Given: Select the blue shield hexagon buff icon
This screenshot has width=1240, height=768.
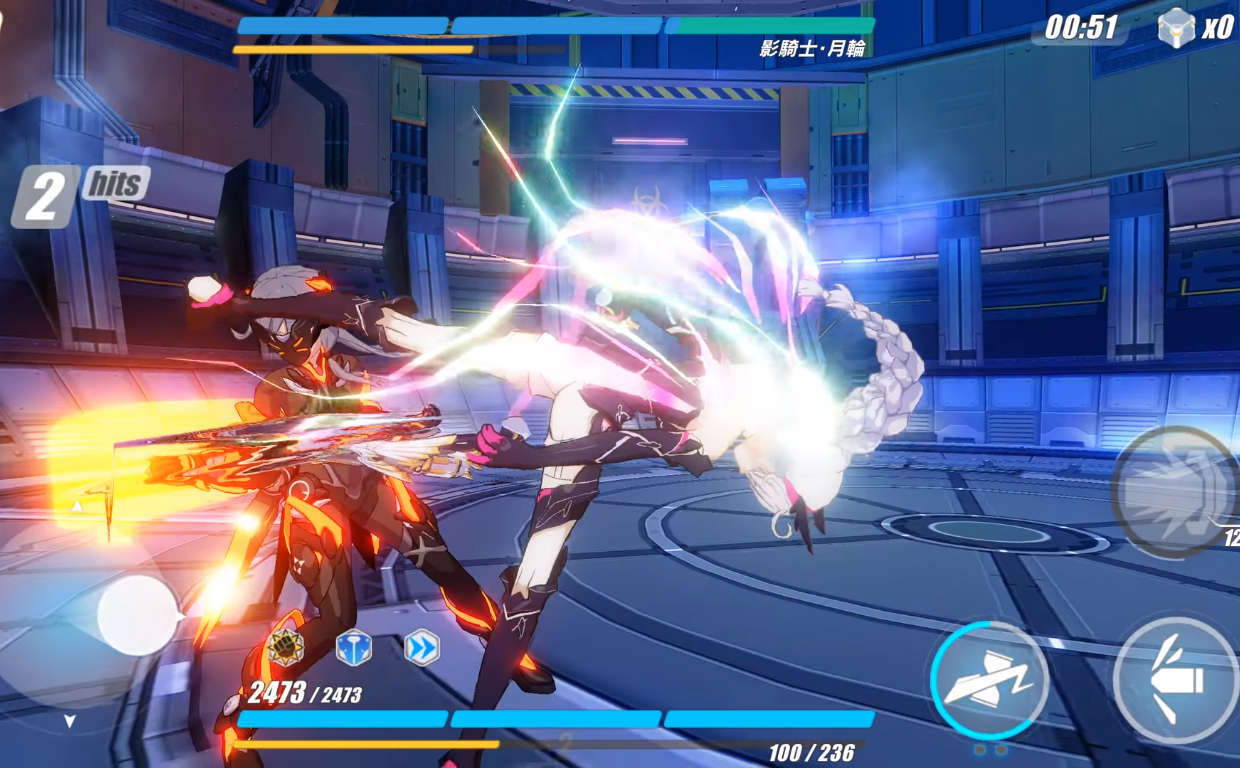Looking at the screenshot, I should click(x=353, y=647).
